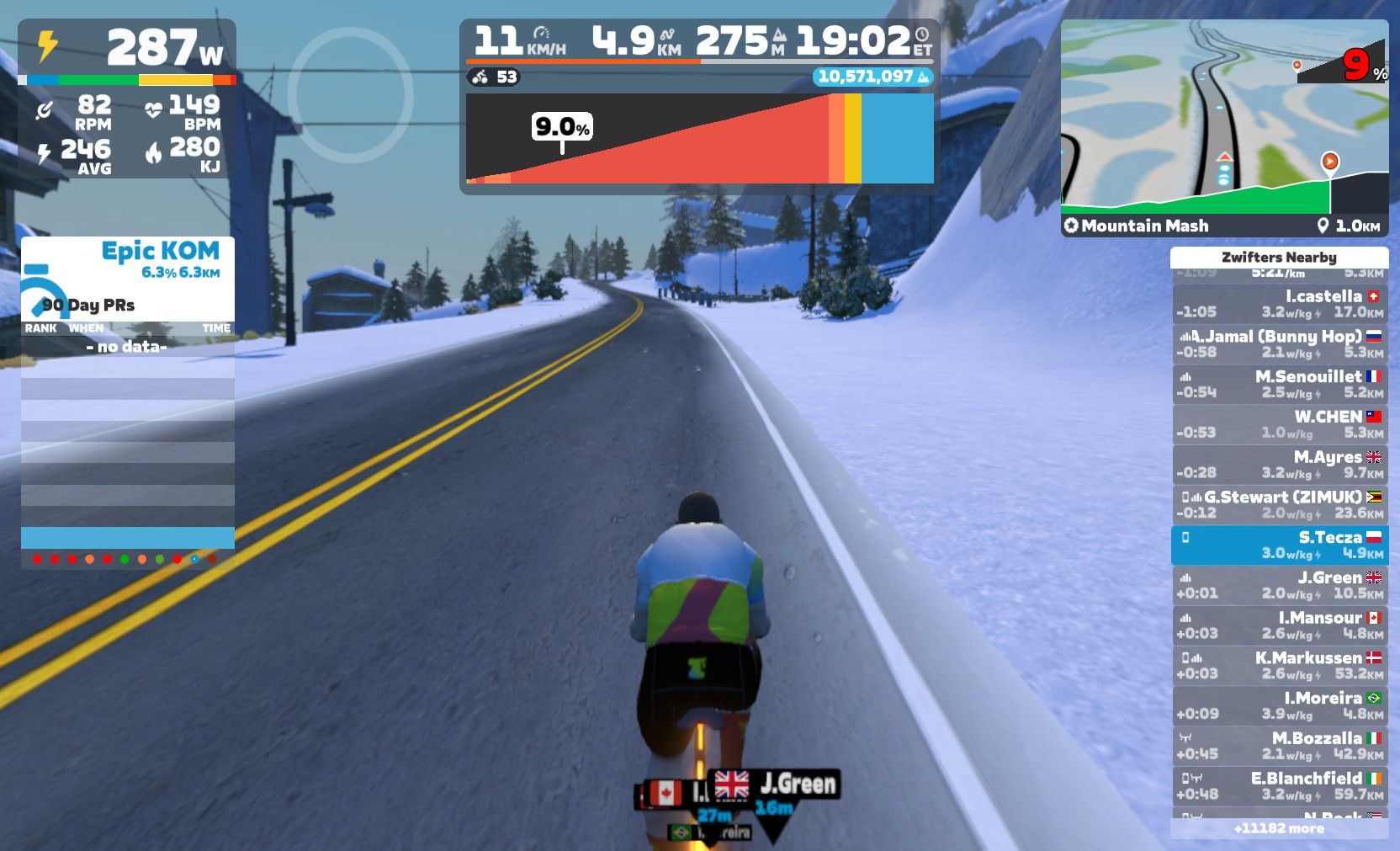Open the minimap view
The width and height of the screenshot is (1400, 851).
1224,118
